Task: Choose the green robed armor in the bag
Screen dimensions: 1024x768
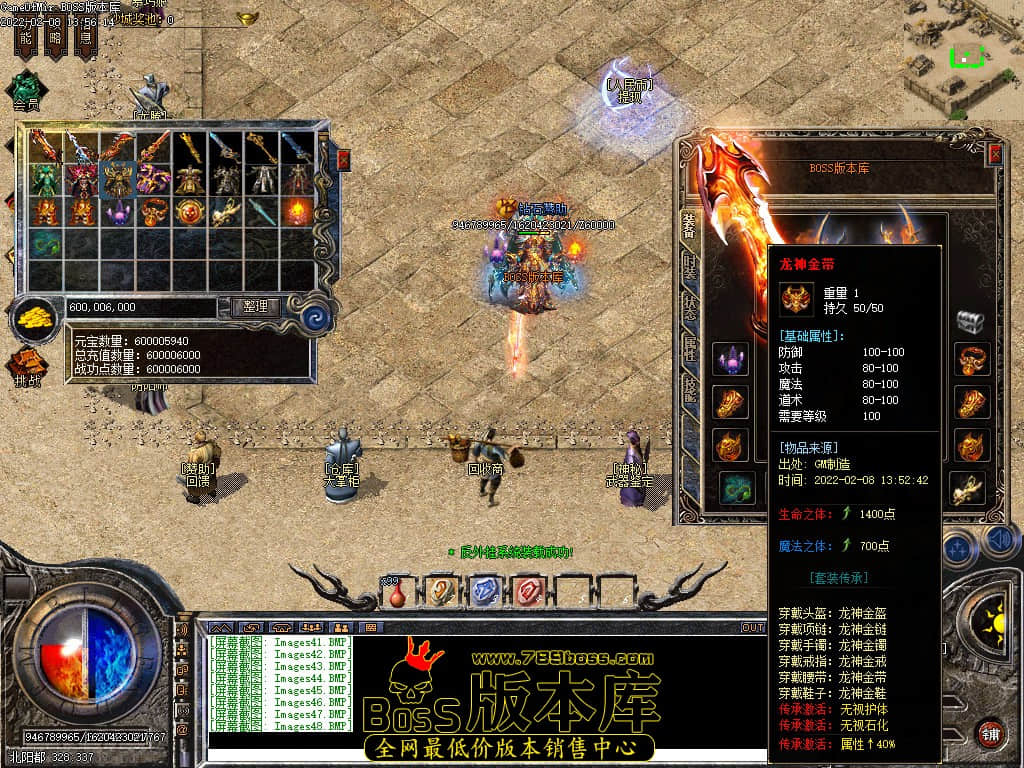Action: 45,180
